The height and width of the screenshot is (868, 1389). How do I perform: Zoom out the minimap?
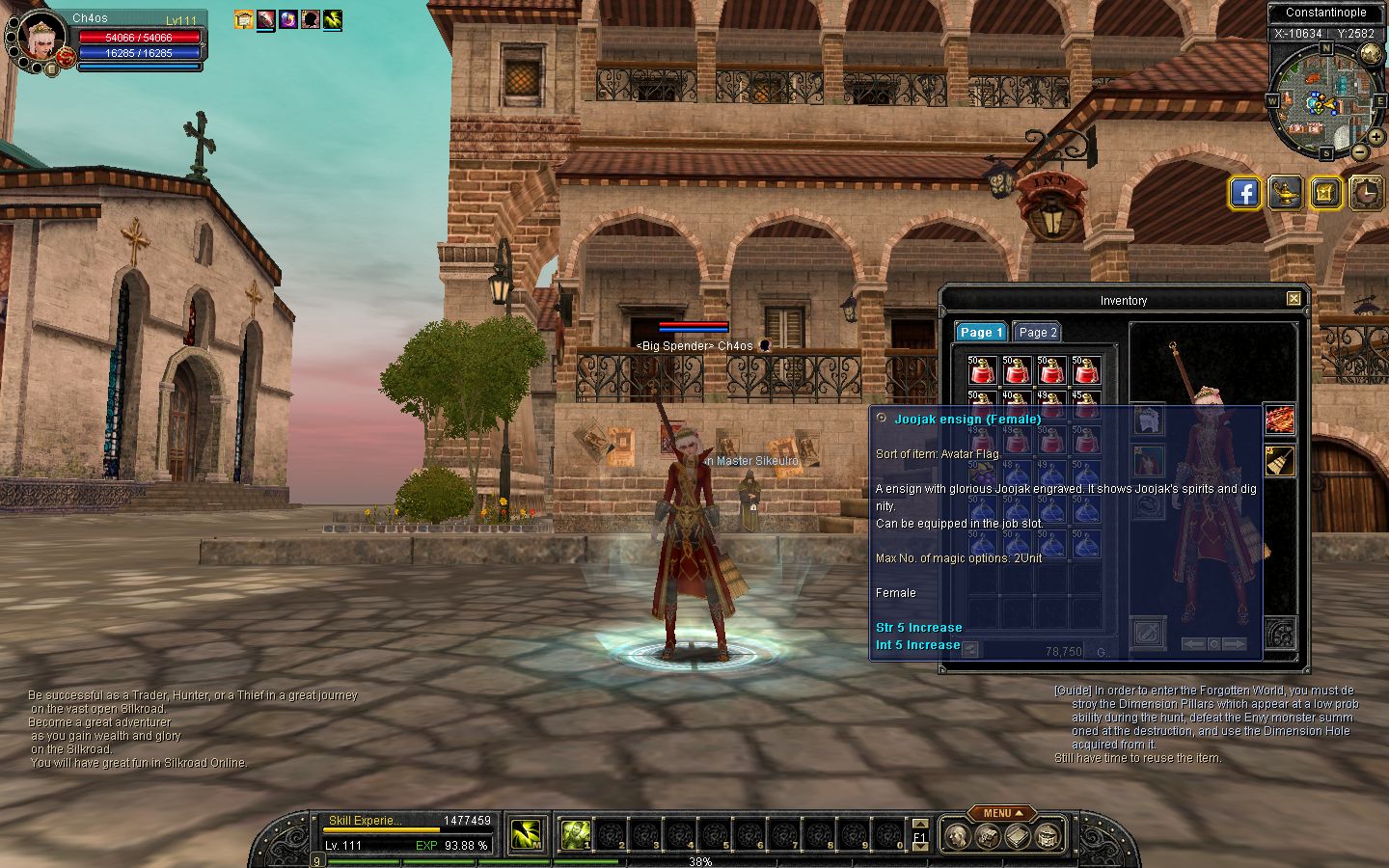[x=1360, y=151]
